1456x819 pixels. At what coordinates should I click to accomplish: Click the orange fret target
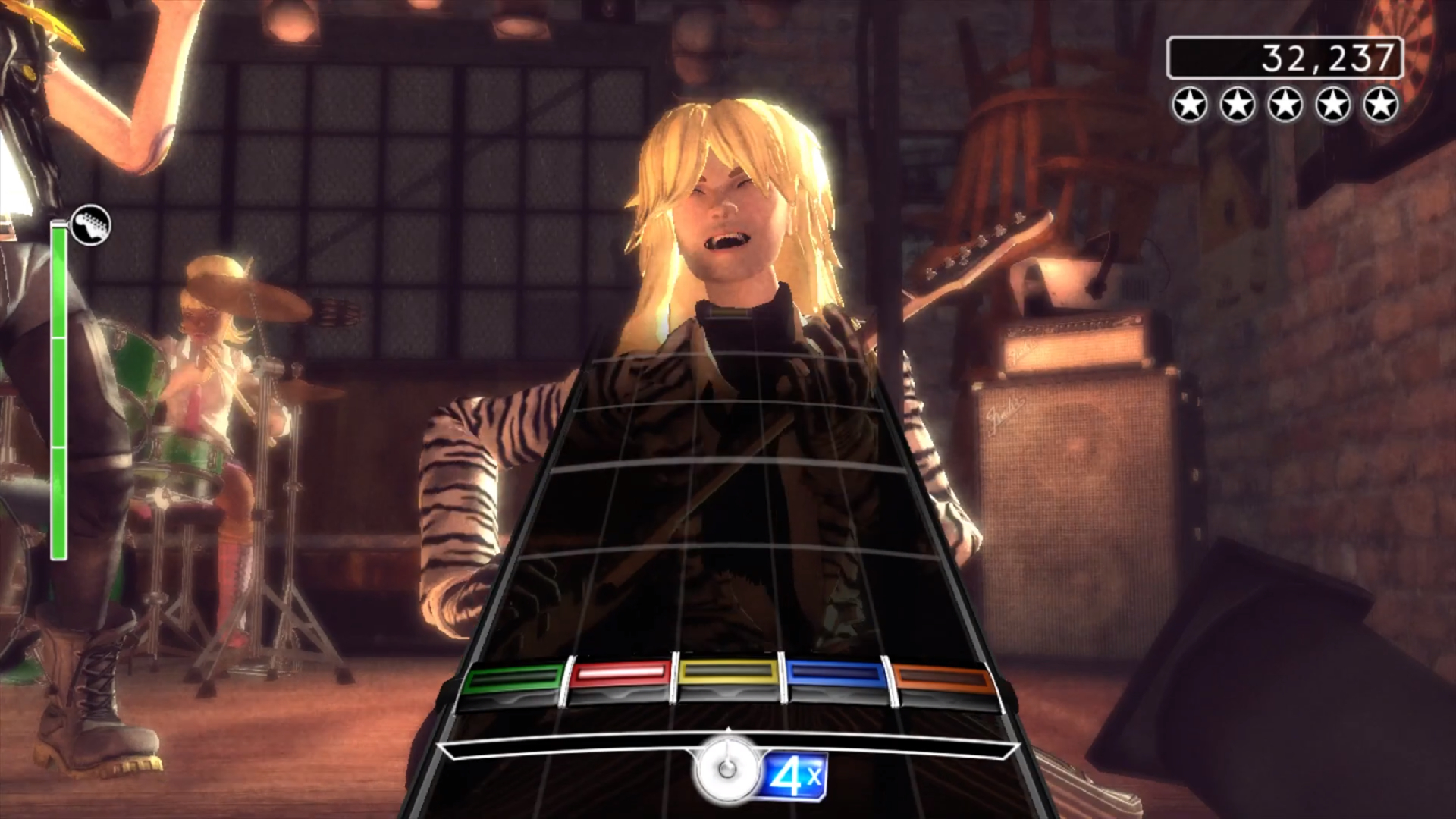tap(943, 679)
